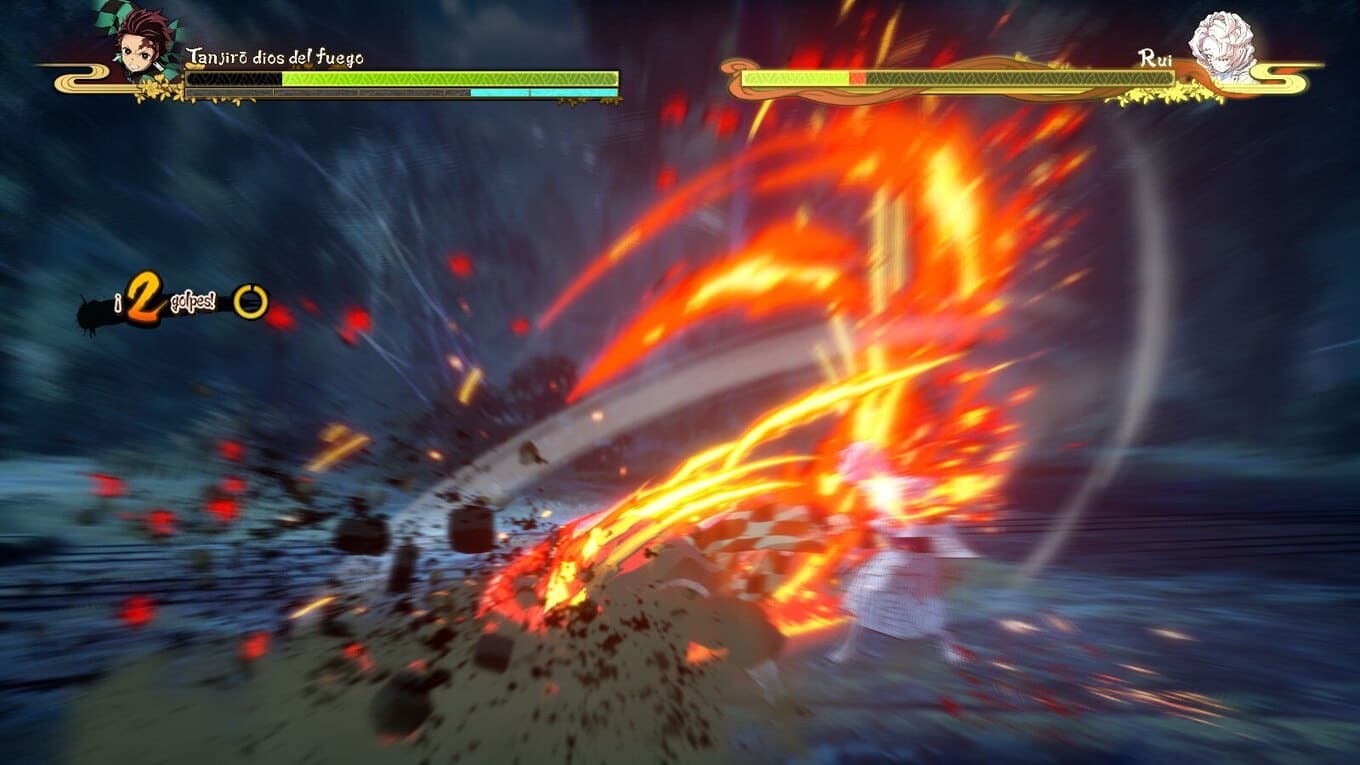Select Rui's portrait icon
The width and height of the screenshot is (1360, 765).
pyautogui.click(x=1220, y=46)
